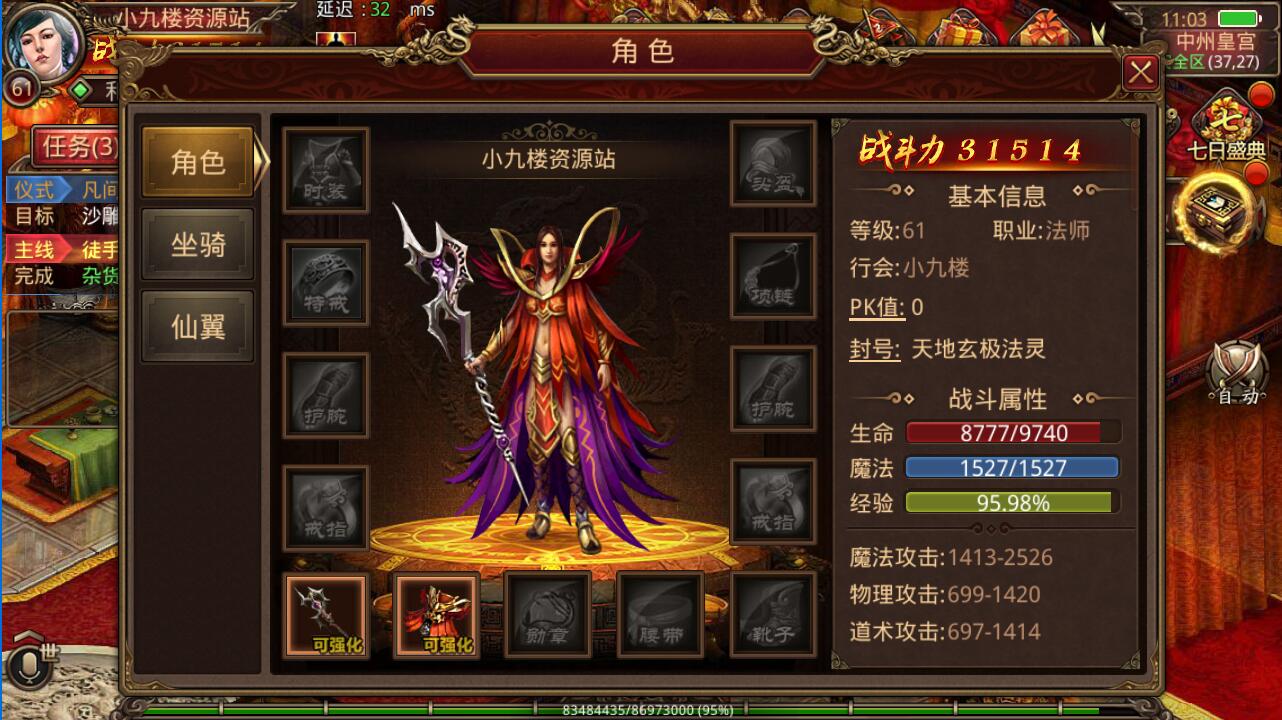Click the 经验 progress bar showing 95.98%

coord(1010,501)
